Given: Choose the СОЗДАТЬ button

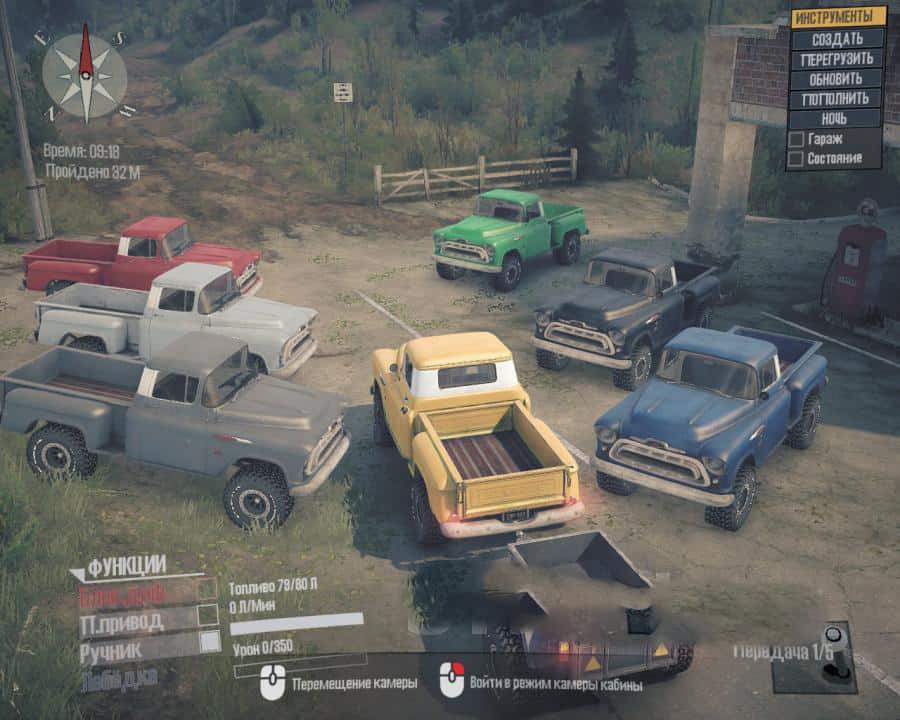Looking at the screenshot, I should (838, 39).
